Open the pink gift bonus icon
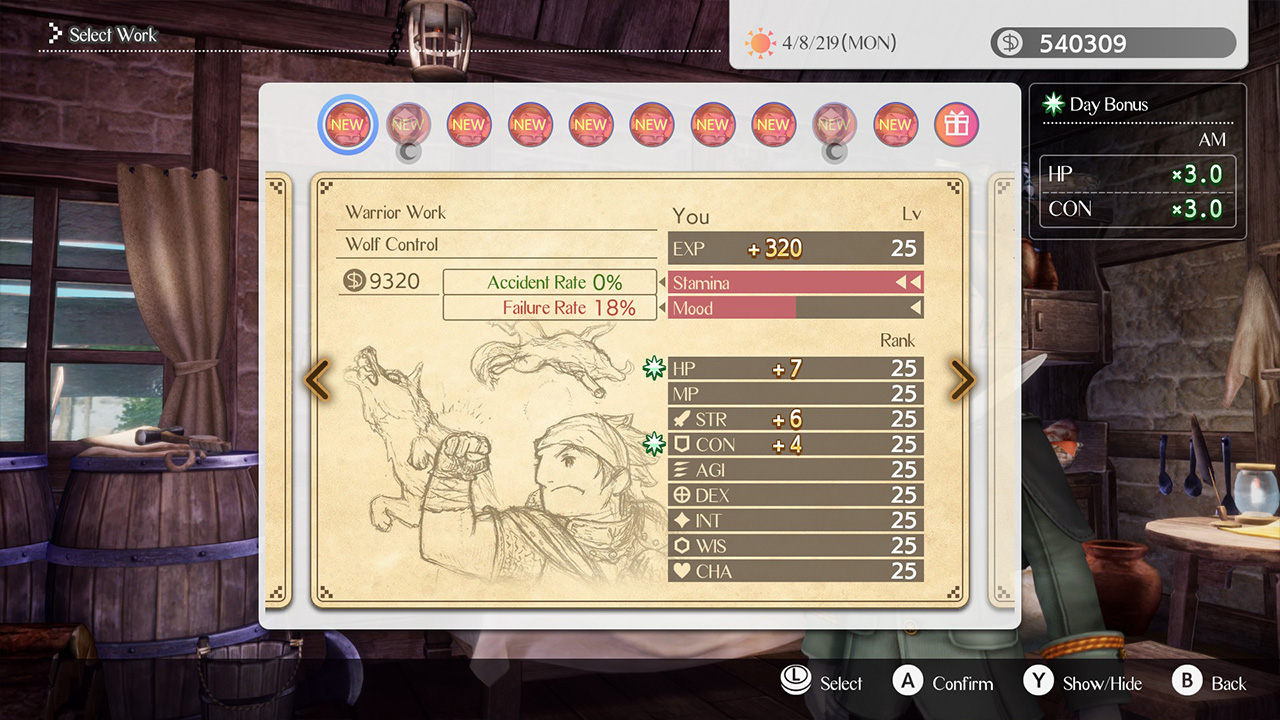This screenshot has height=720, width=1280. pyautogui.click(x=955, y=124)
